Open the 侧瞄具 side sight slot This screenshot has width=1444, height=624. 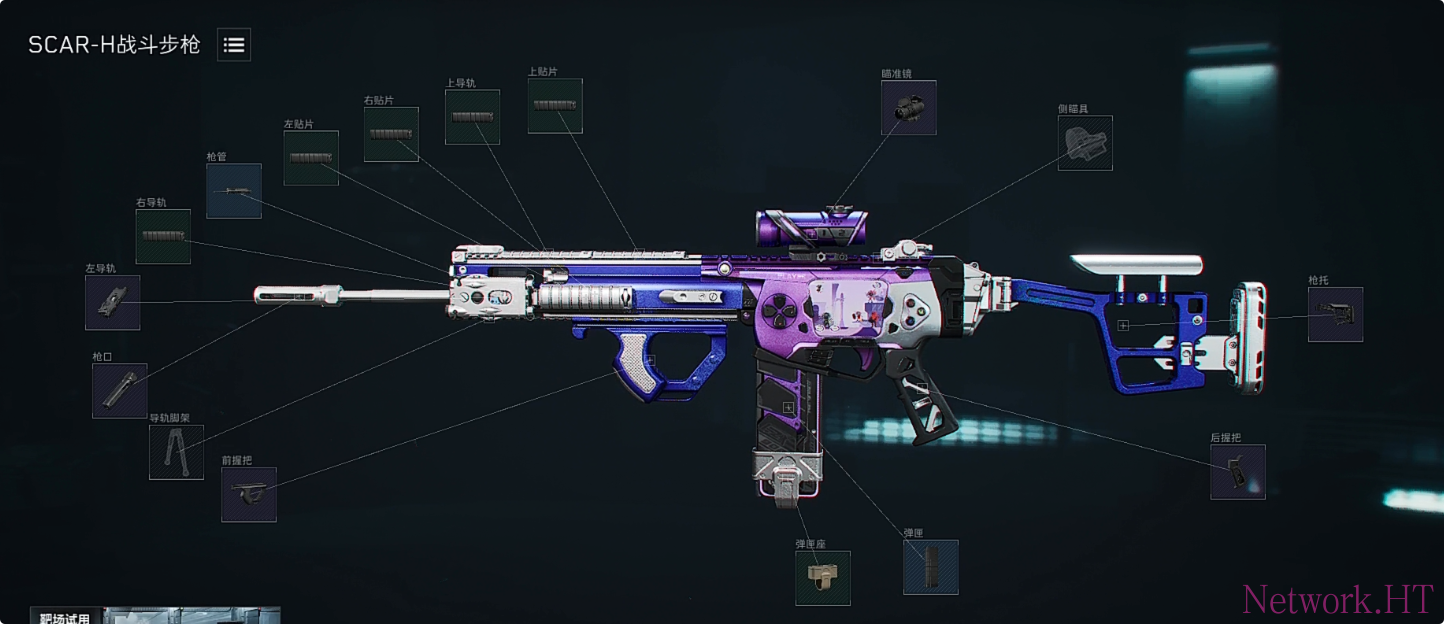click(x=1085, y=143)
